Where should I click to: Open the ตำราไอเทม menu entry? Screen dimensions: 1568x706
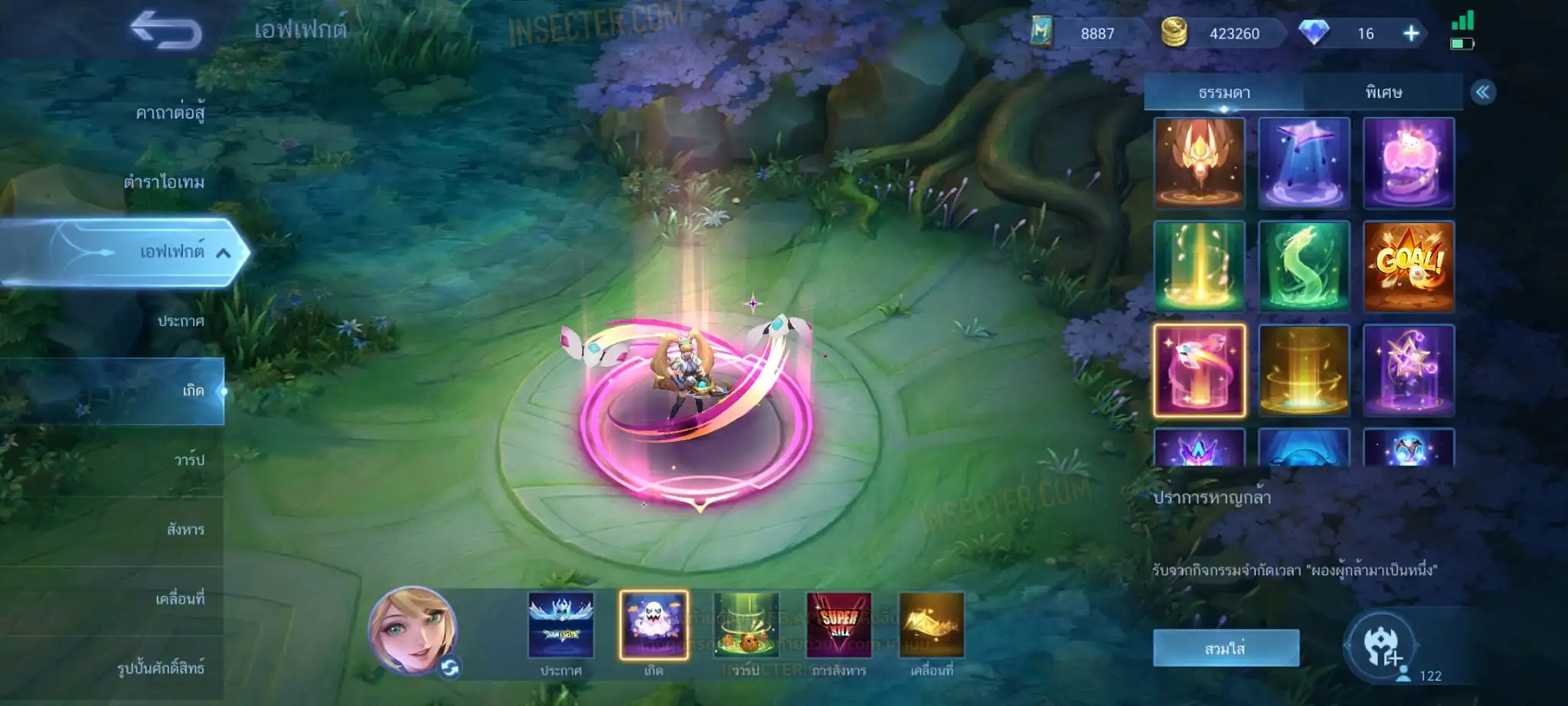click(x=164, y=182)
